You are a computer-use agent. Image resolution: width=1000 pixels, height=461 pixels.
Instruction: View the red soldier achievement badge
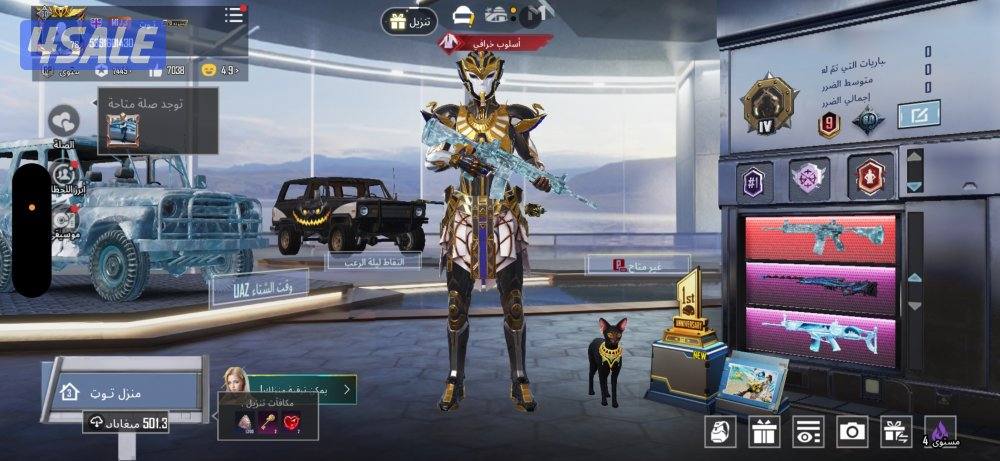(x=871, y=176)
